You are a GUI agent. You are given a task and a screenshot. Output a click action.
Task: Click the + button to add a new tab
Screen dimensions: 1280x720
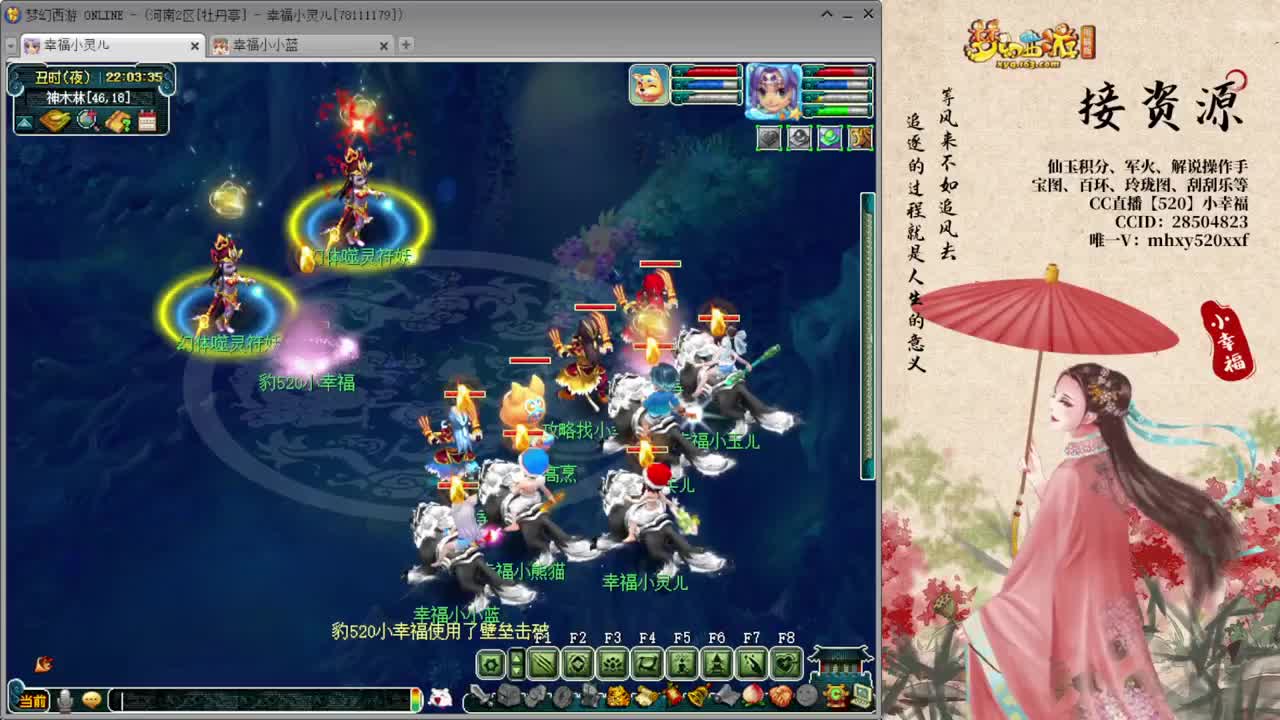coord(405,45)
